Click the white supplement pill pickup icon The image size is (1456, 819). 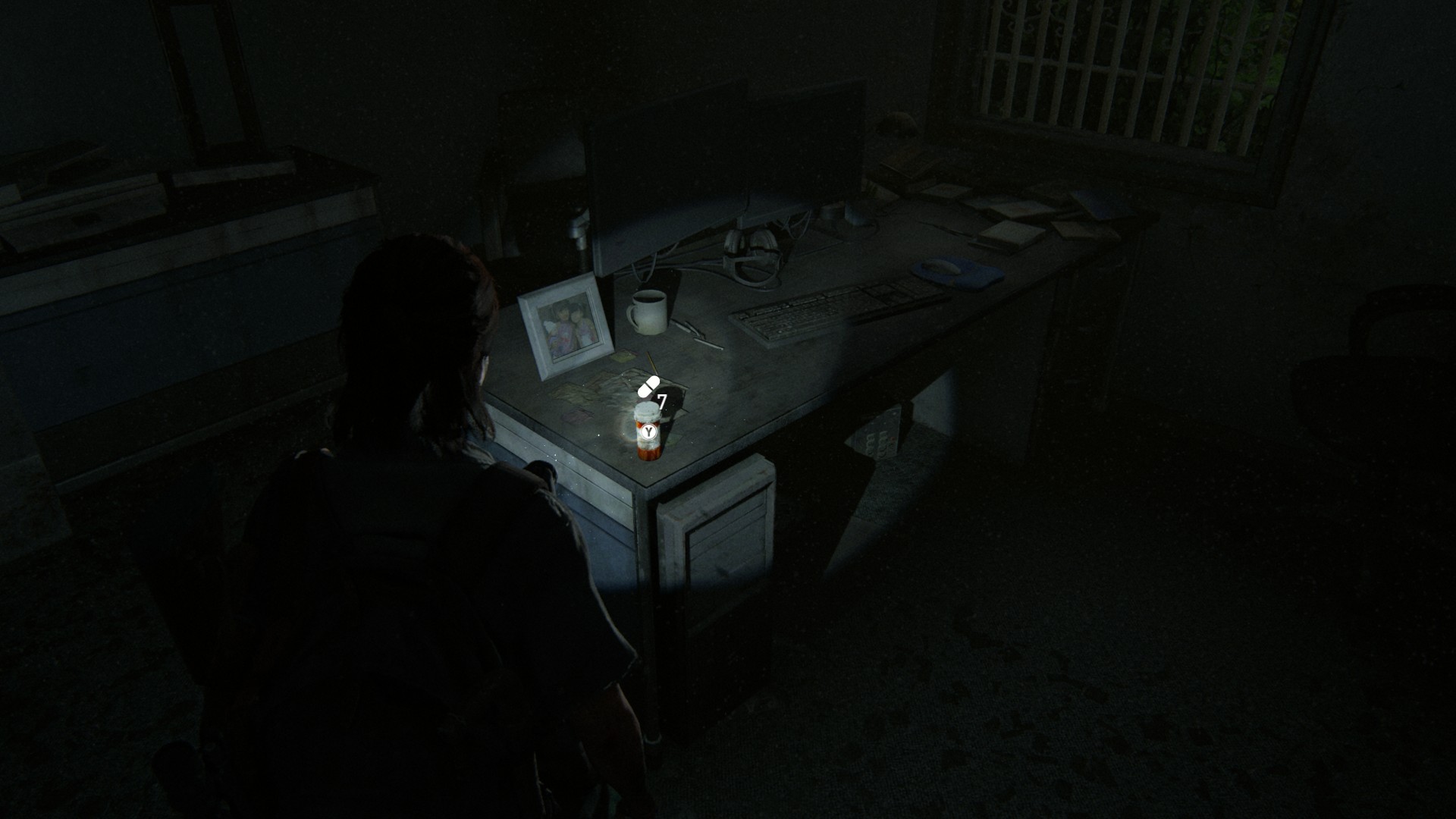pyautogui.click(x=648, y=387)
